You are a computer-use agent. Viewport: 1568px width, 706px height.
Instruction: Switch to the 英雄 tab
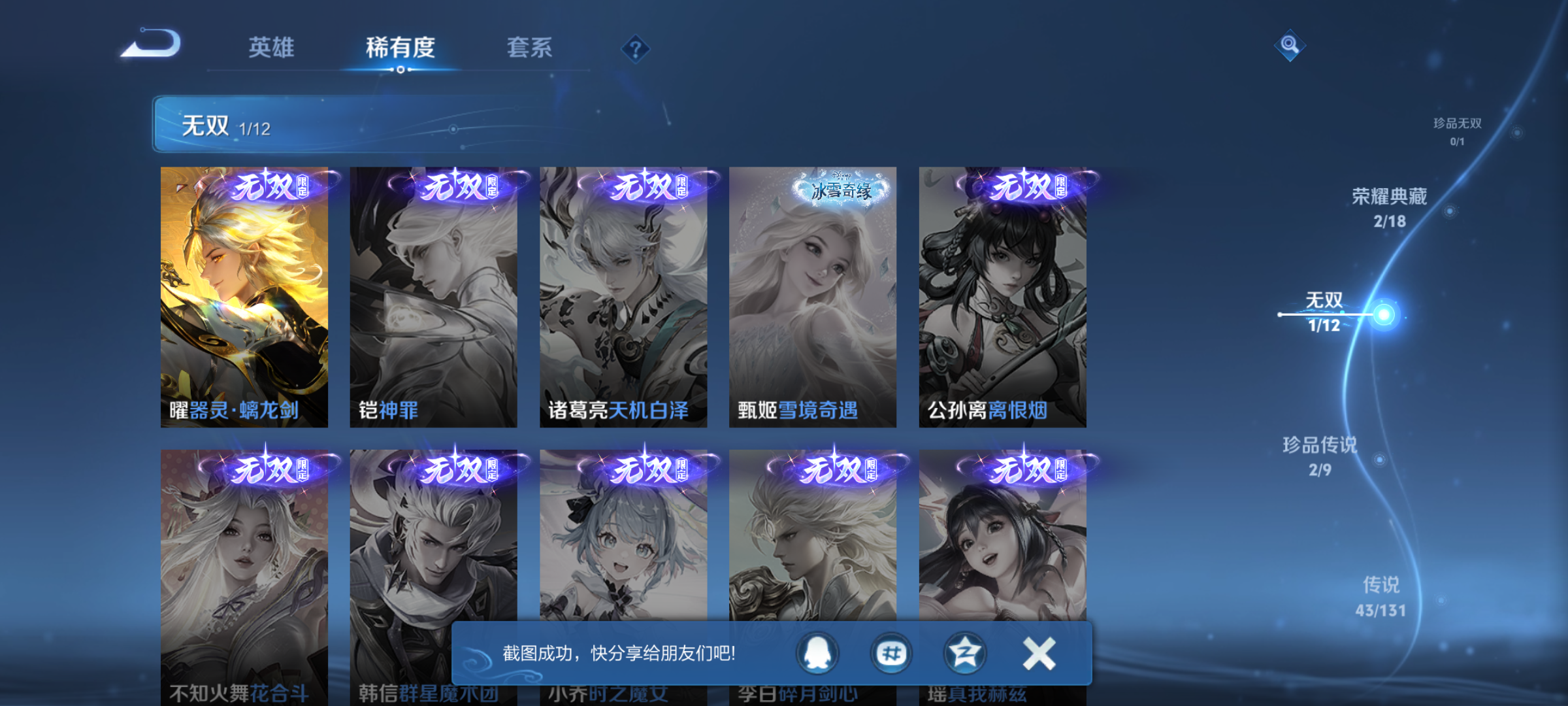point(272,48)
